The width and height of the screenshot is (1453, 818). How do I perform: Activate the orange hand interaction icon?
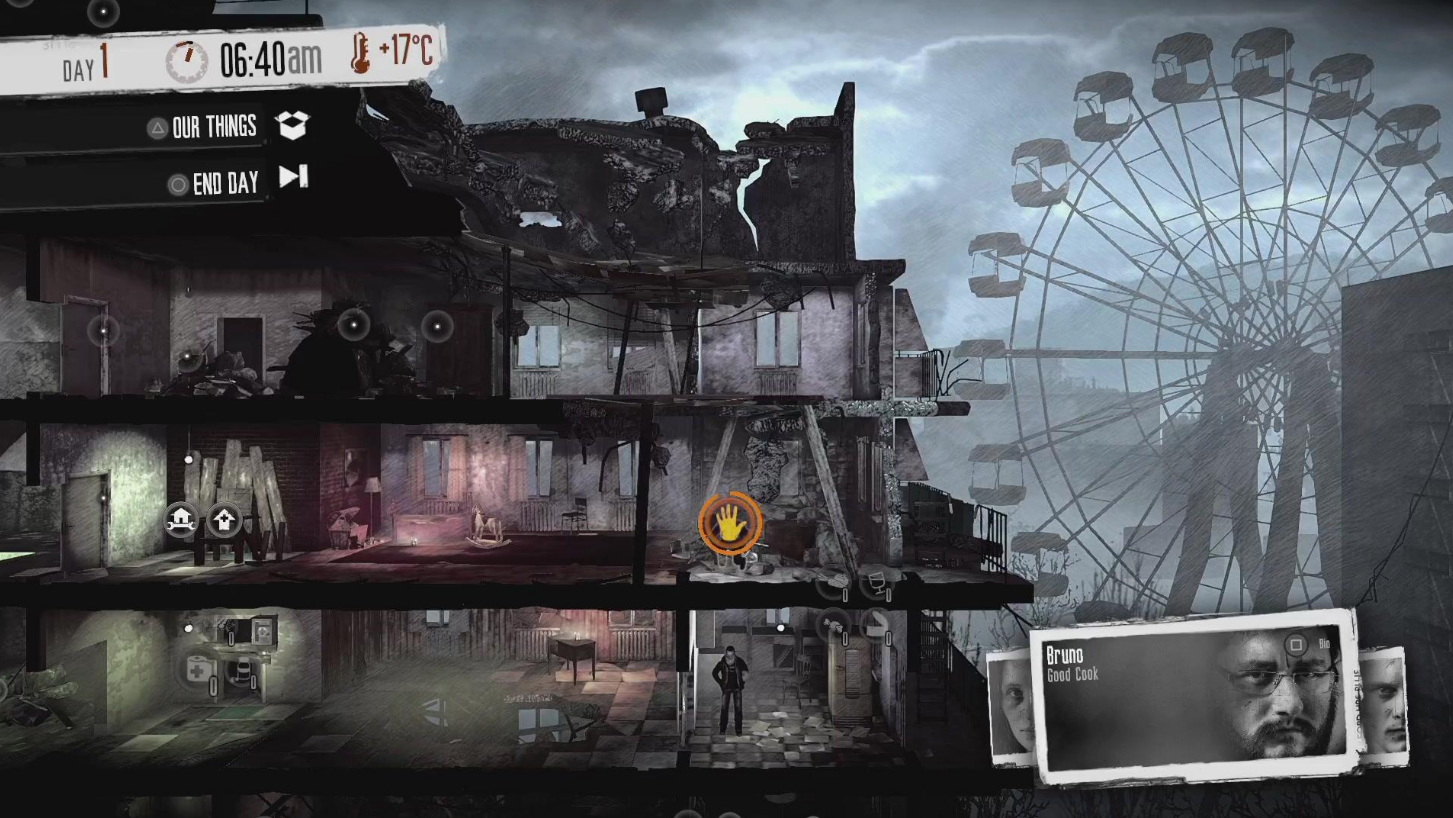pyautogui.click(x=730, y=522)
